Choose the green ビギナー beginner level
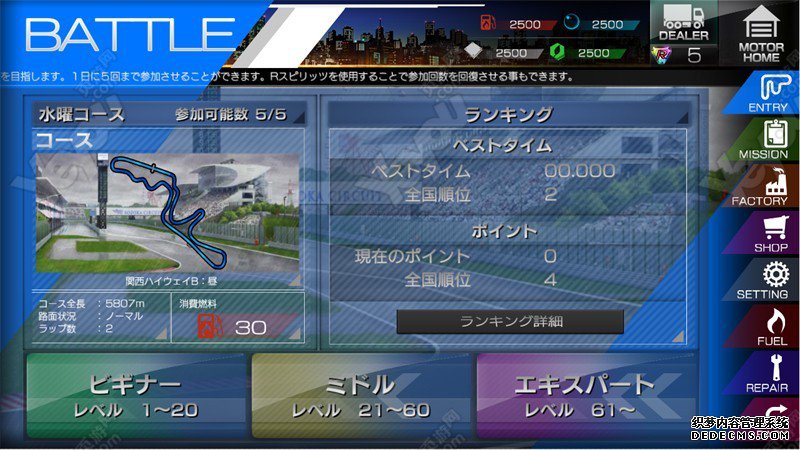Screen dimensions: 800x450 coord(136,396)
